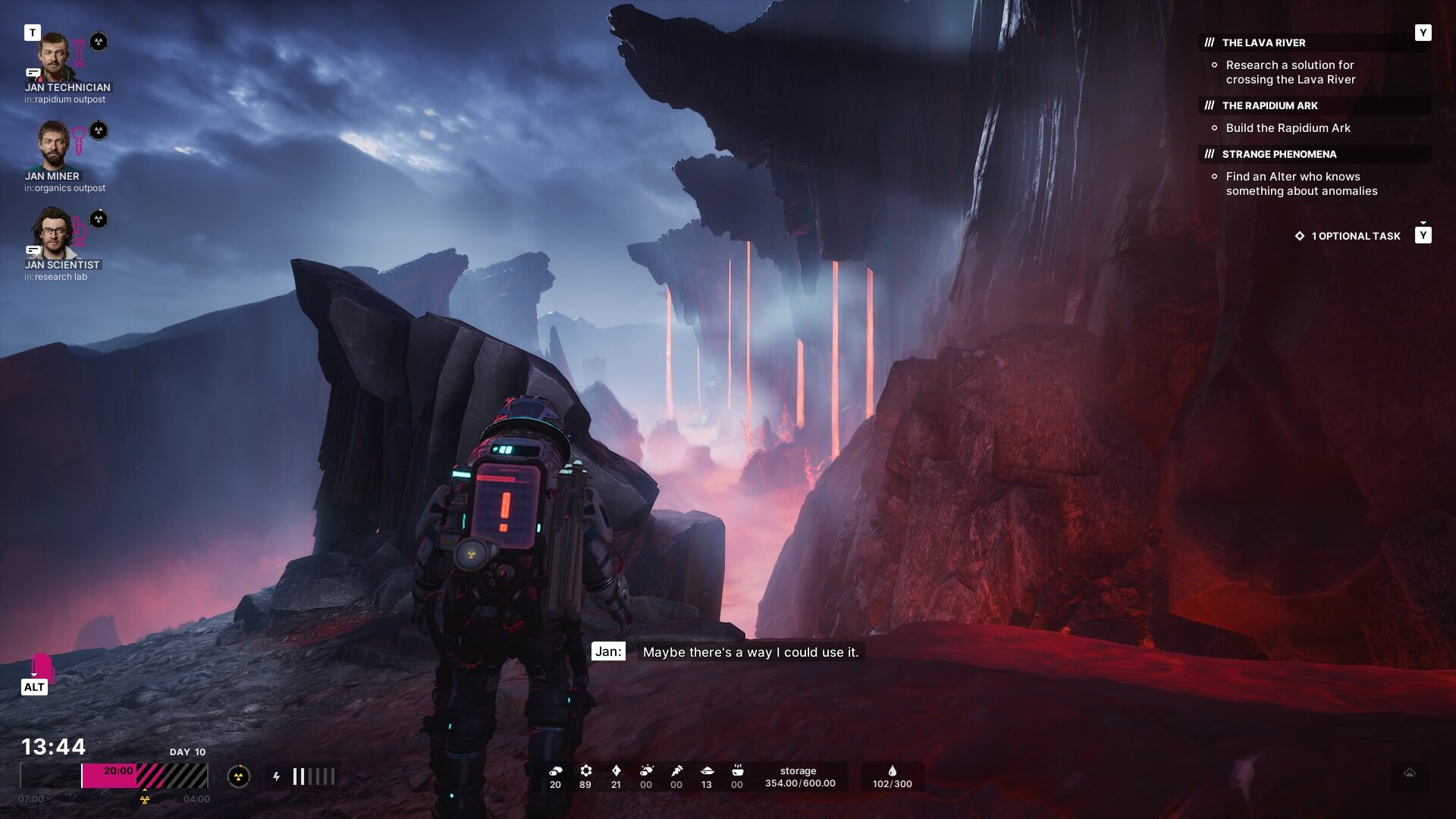Select Jan Scientist's portrait
This screenshot has height=819, width=1456.
pyautogui.click(x=52, y=234)
